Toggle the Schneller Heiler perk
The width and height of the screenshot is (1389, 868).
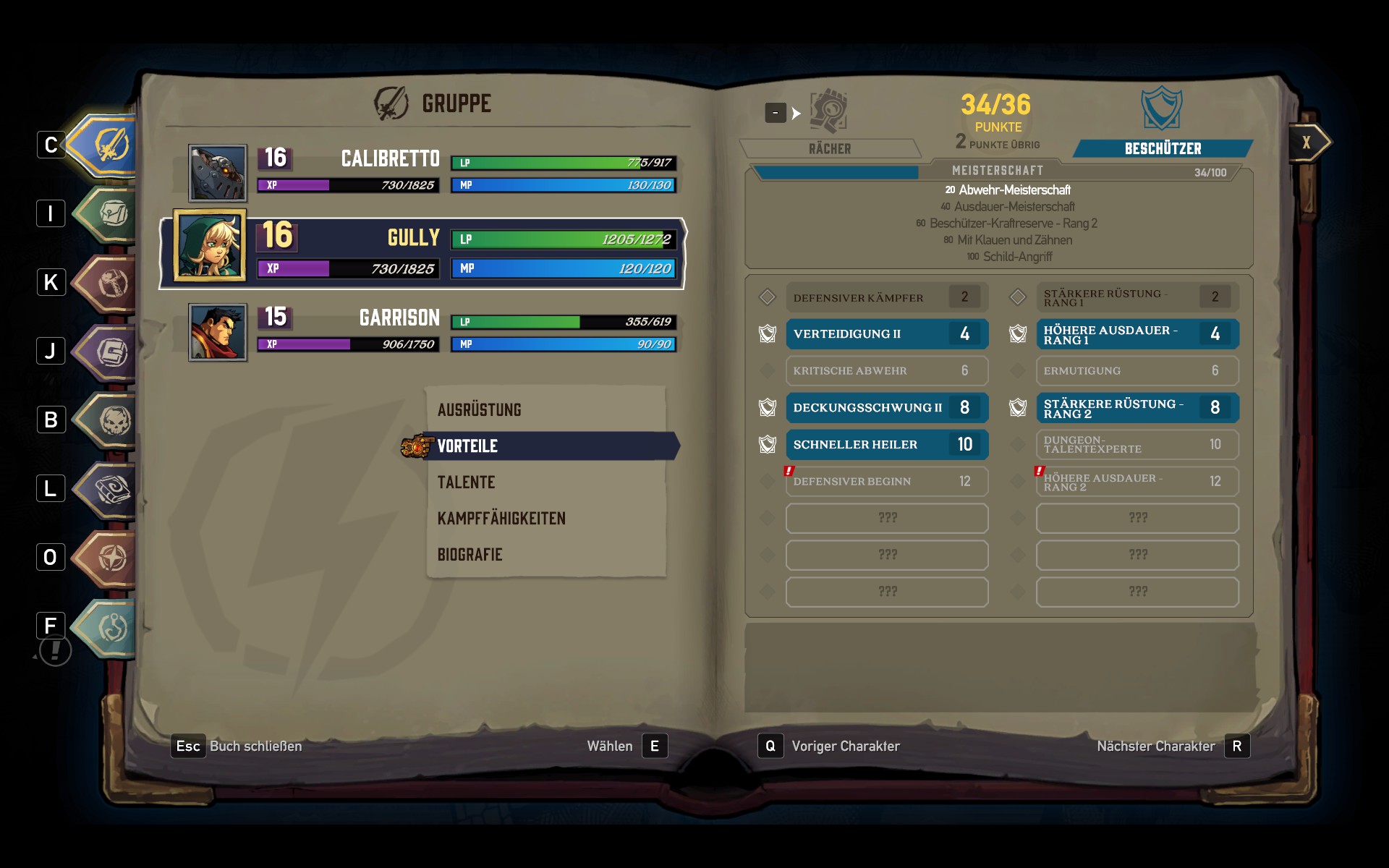coord(886,444)
